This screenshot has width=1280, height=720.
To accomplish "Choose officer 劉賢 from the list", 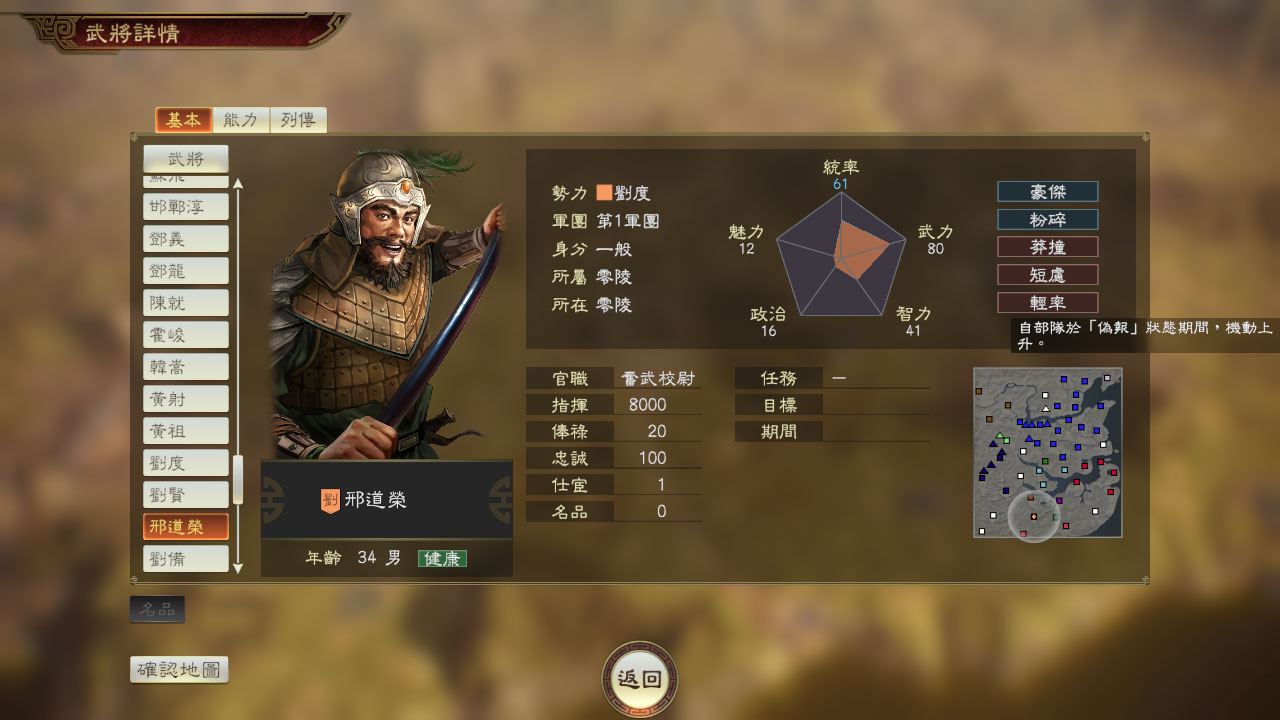I will (x=186, y=495).
